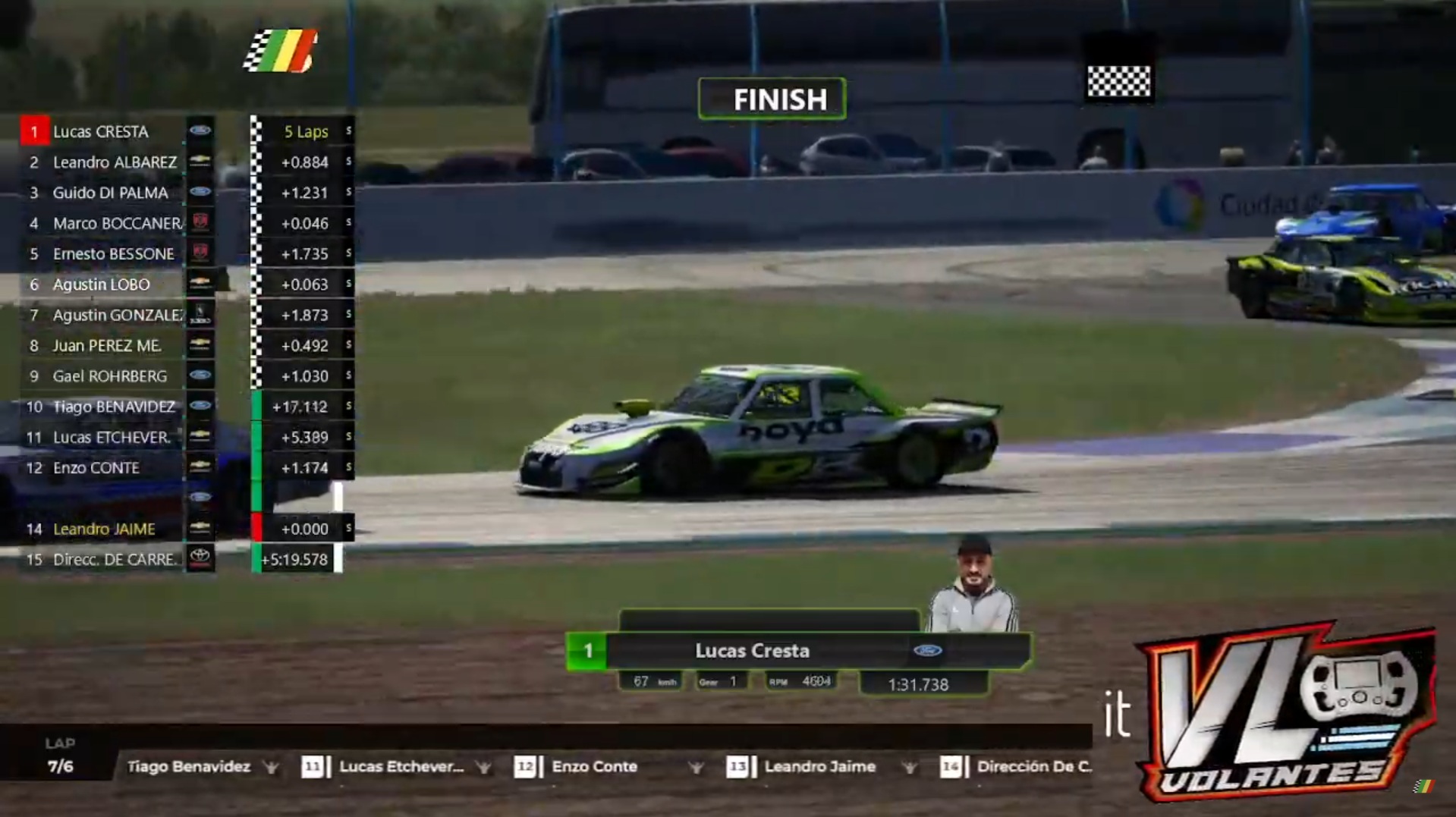Select Enzo Conte in bottom ticker
Screen dimensions: 1456x817
click(594, 767)
